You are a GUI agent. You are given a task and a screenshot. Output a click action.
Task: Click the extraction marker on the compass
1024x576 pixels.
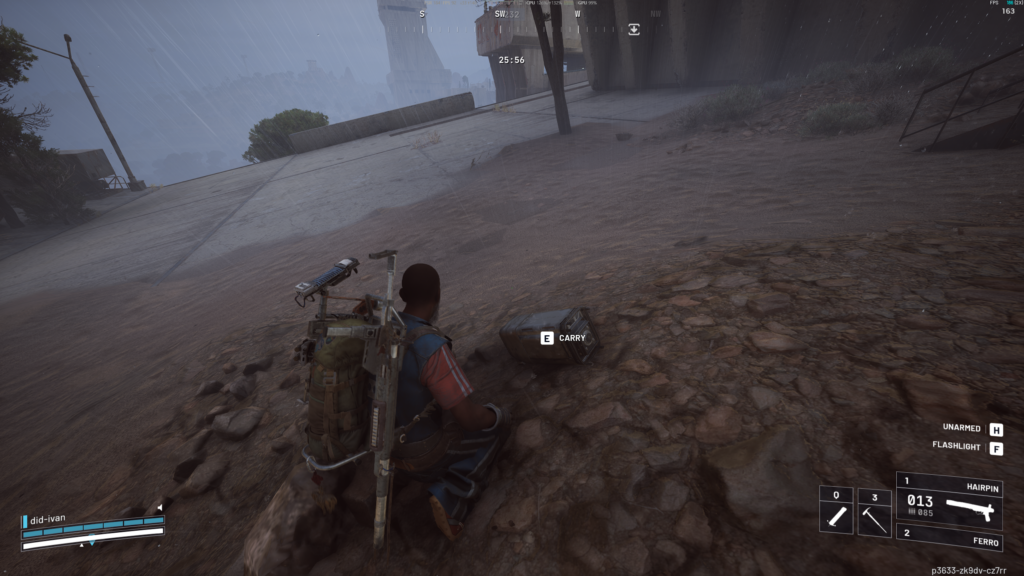click(634, 30)
